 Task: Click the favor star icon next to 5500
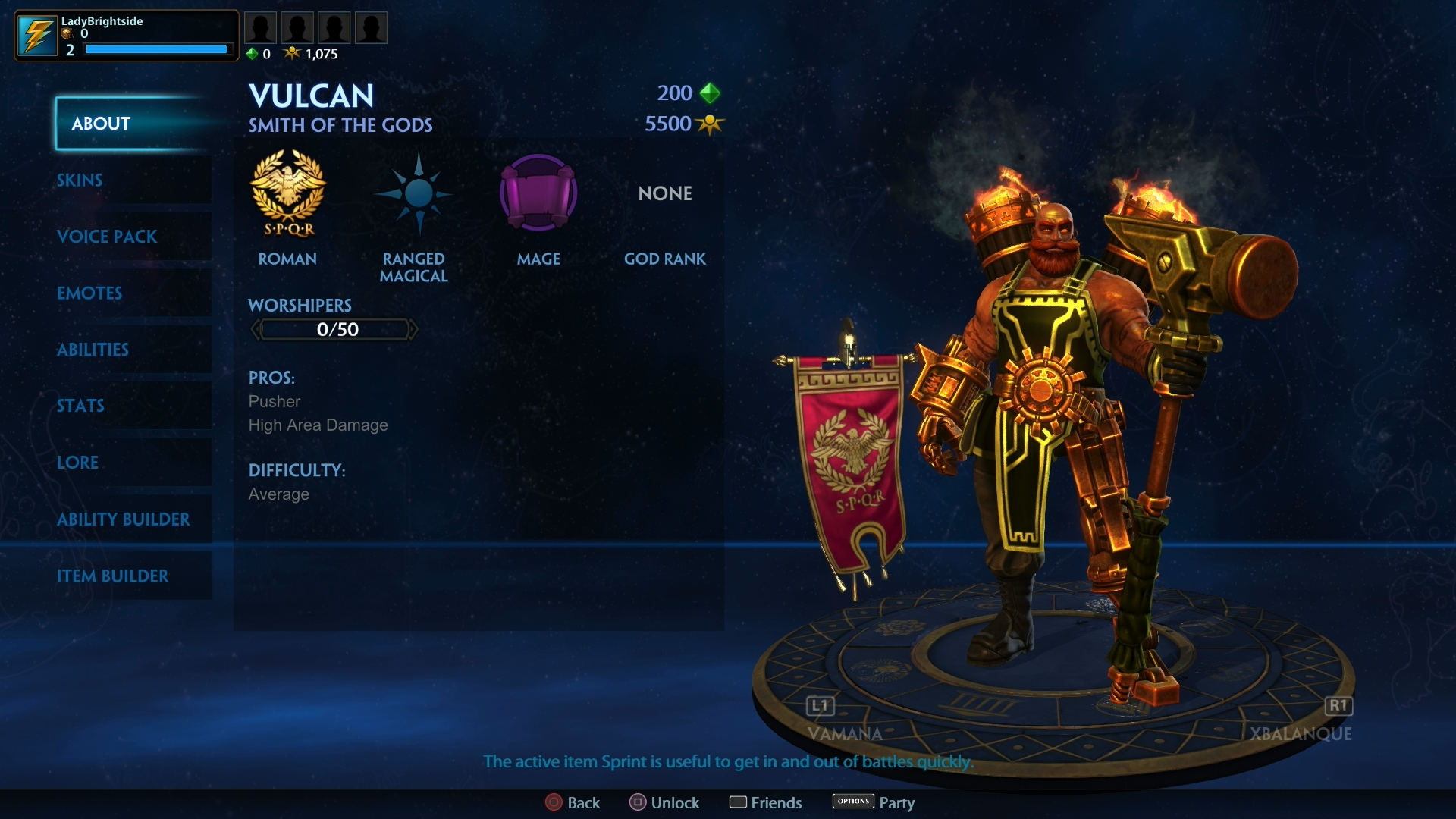coord(709,124)
